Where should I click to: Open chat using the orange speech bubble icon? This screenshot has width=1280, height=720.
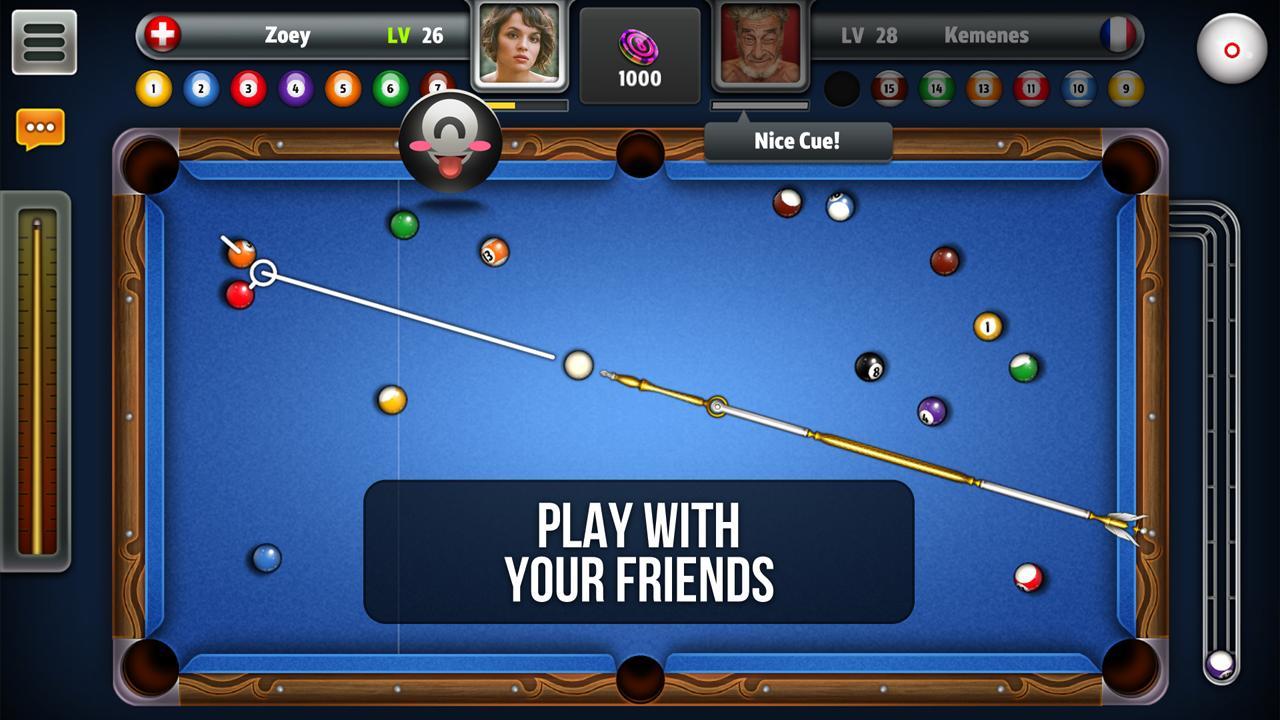click(x=40, y=128)
